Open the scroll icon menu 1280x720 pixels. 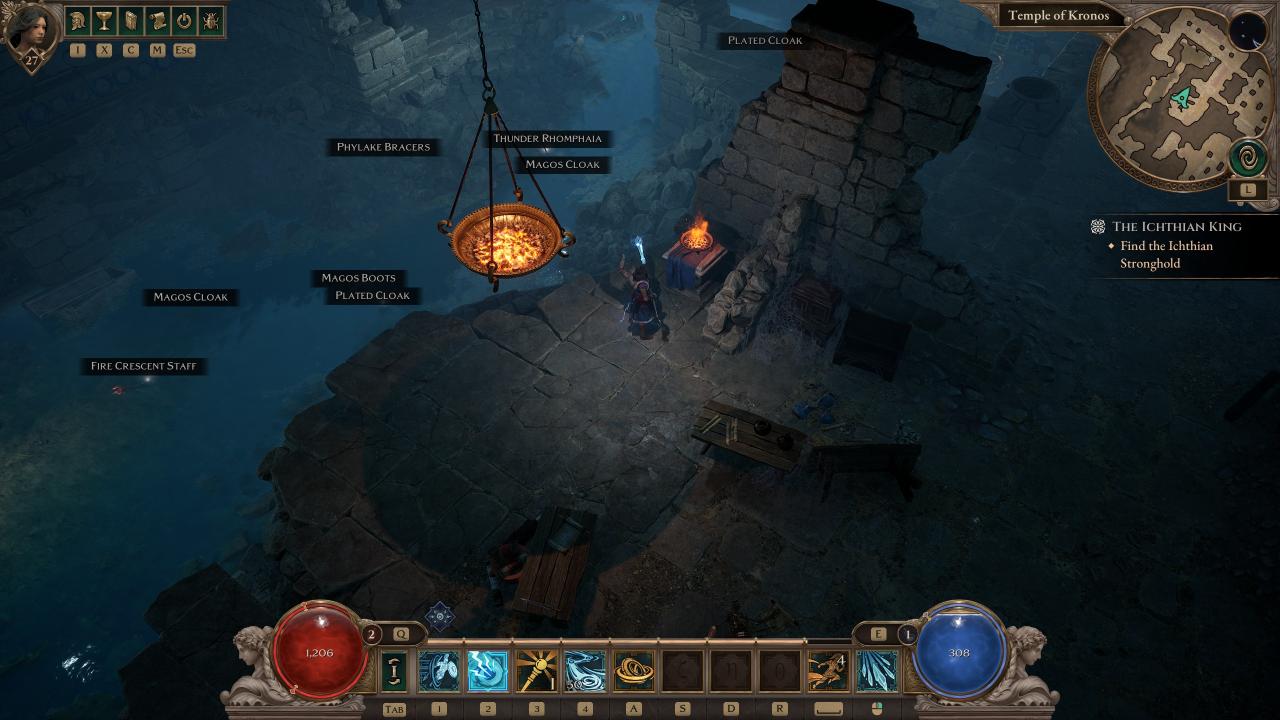pos(157,20)
